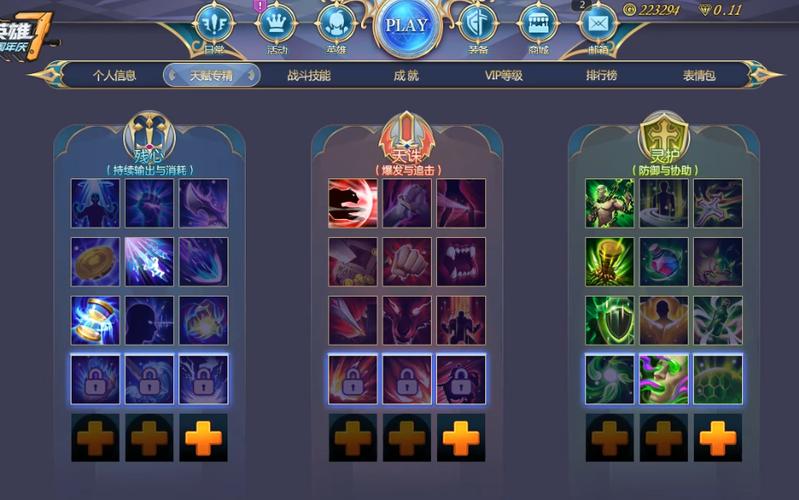Switch to the 战斗技能 tab

pyautogui.click(x=308, y=75)
